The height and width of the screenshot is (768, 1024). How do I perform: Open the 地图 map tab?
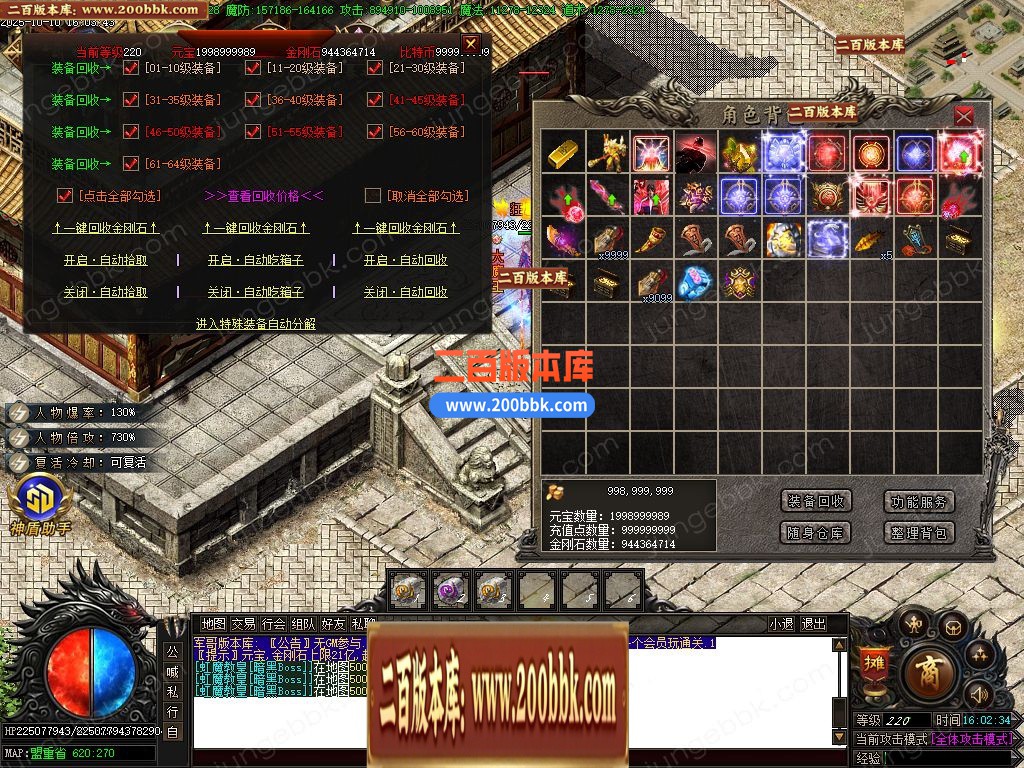click(213, 624)
